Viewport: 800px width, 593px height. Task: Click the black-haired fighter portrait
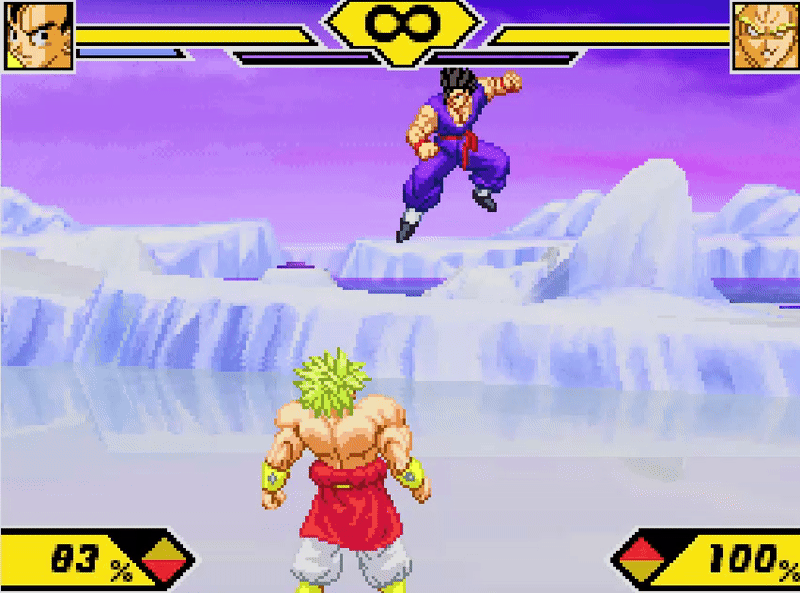38,36
